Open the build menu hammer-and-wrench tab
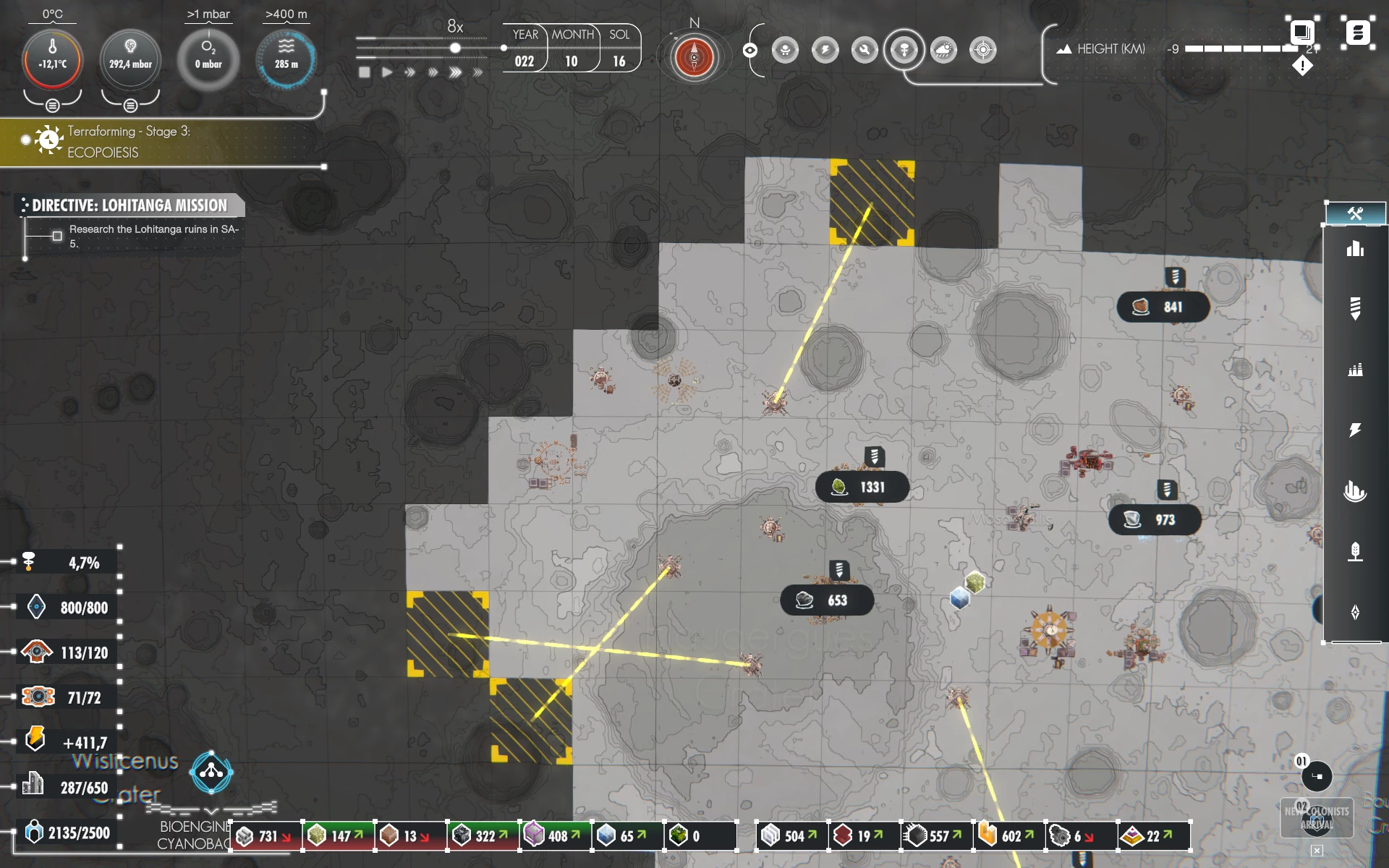The width and height of the screenshot is (1389, 868). pyautogui.click(x=1355, y=213)
